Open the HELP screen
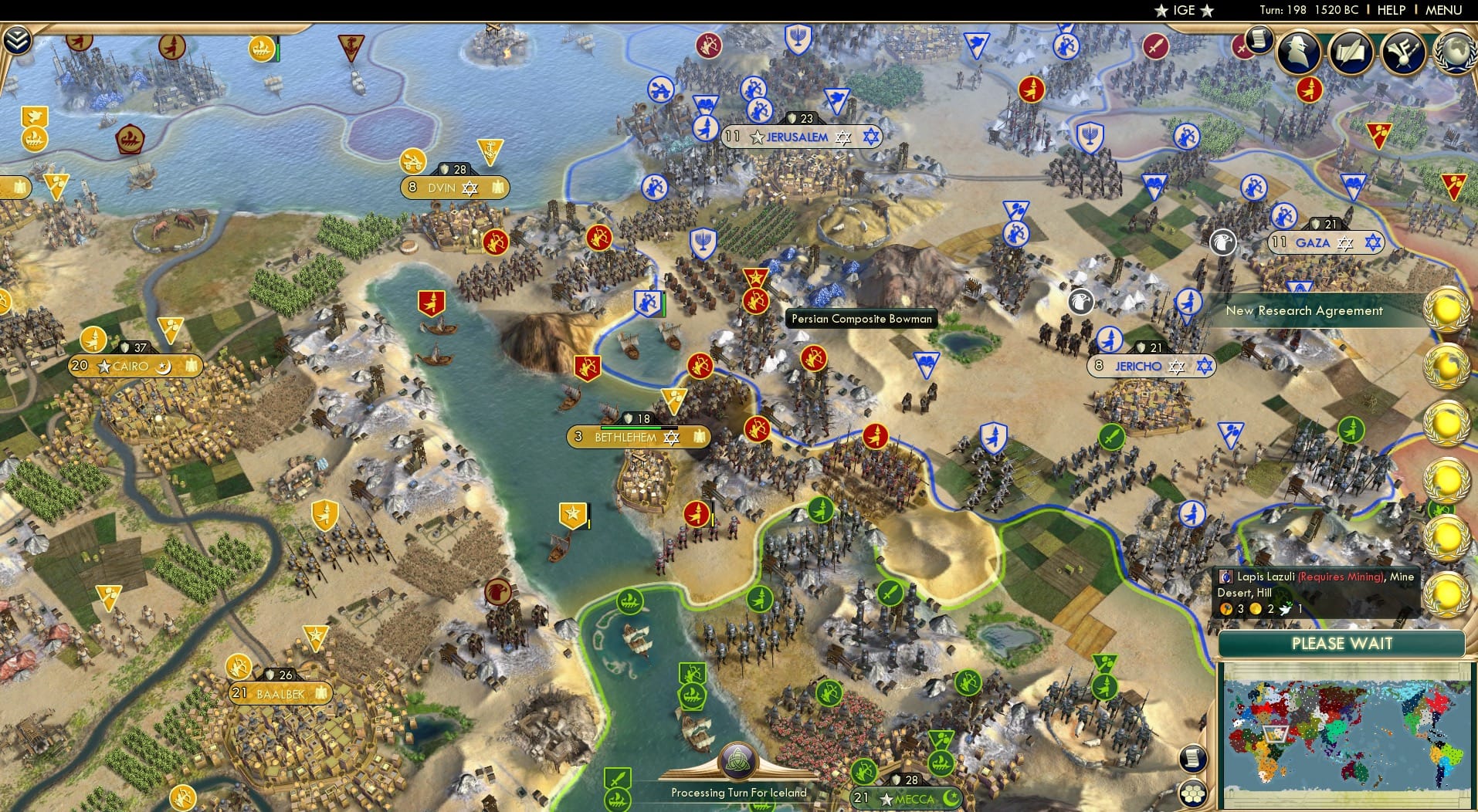Viewport: 1478px width, 812px height. (x=1391, y=10)
